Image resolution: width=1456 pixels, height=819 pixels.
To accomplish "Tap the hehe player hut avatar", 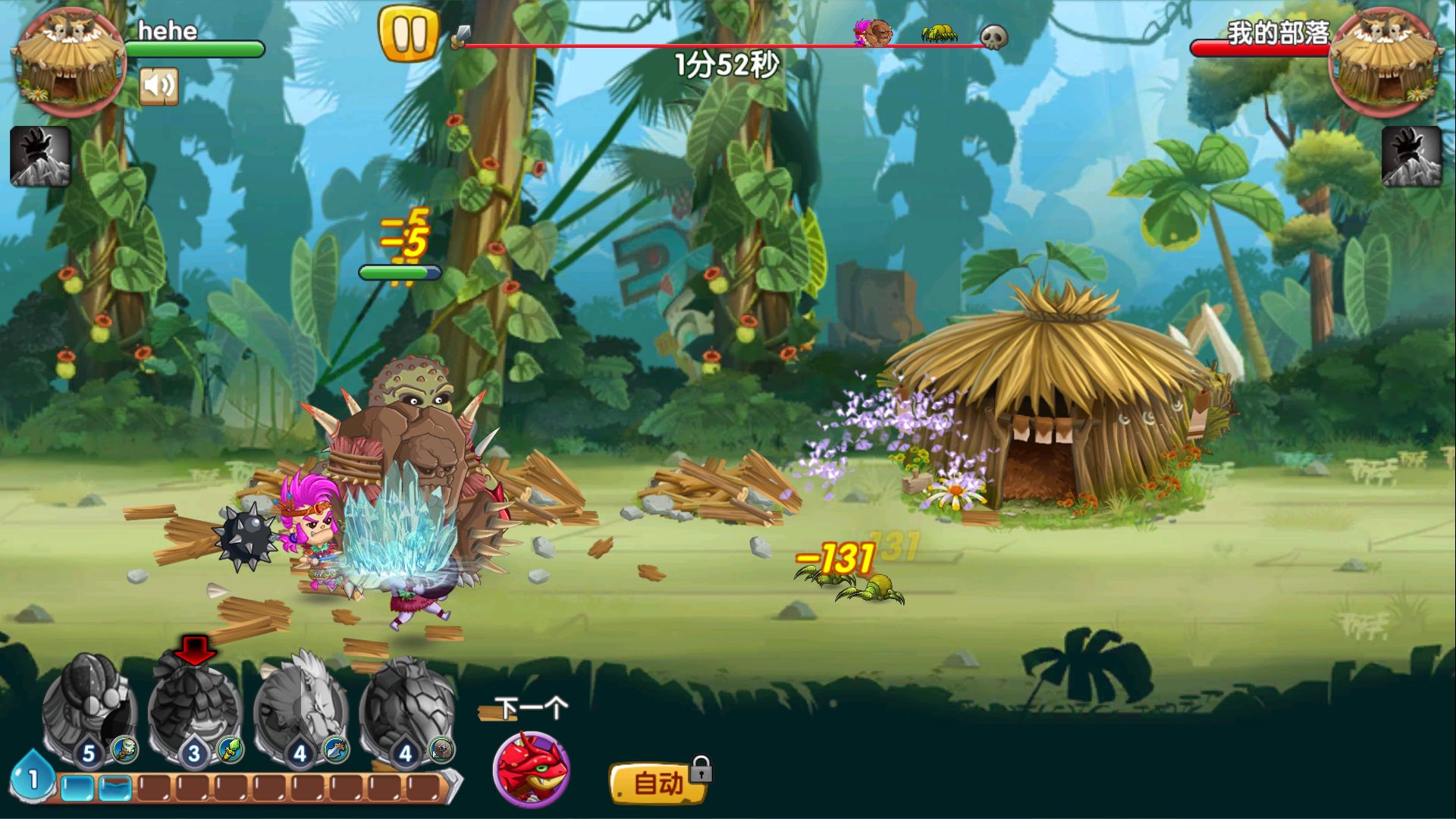I will pos(70,62).
